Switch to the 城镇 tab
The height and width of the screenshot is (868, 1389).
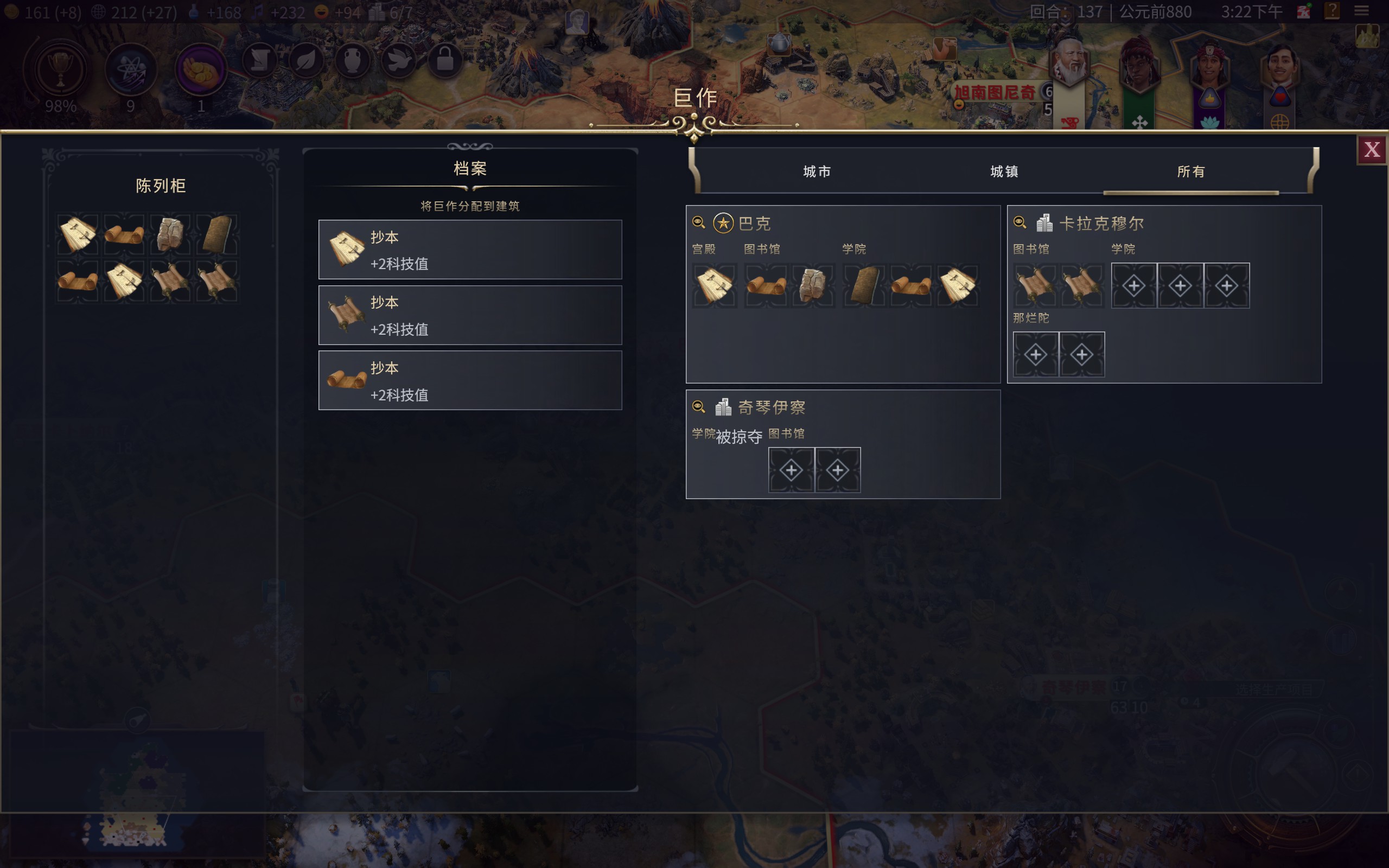tap(1005, 171)
